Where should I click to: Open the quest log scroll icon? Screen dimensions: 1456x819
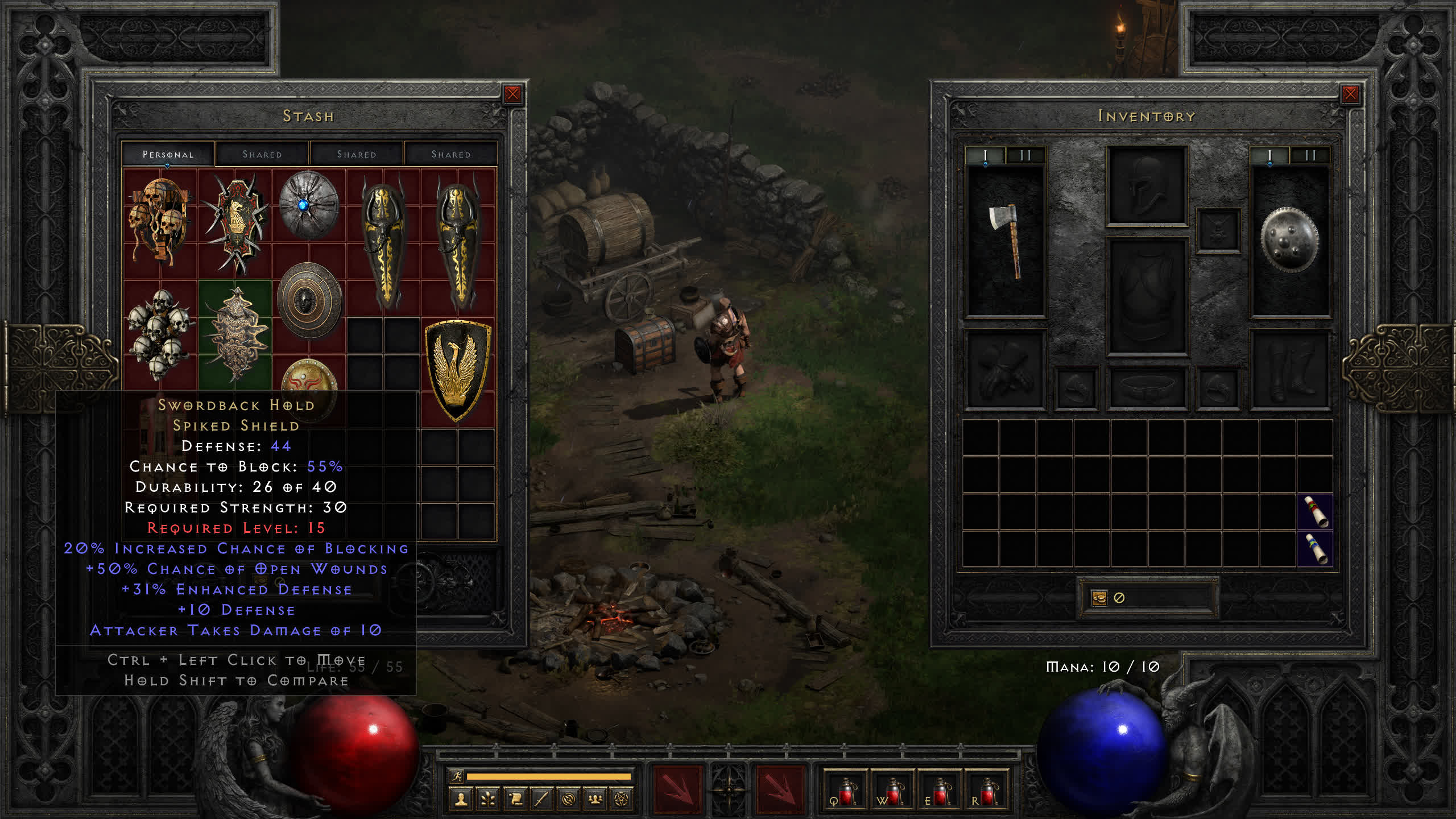coord(515,800)
